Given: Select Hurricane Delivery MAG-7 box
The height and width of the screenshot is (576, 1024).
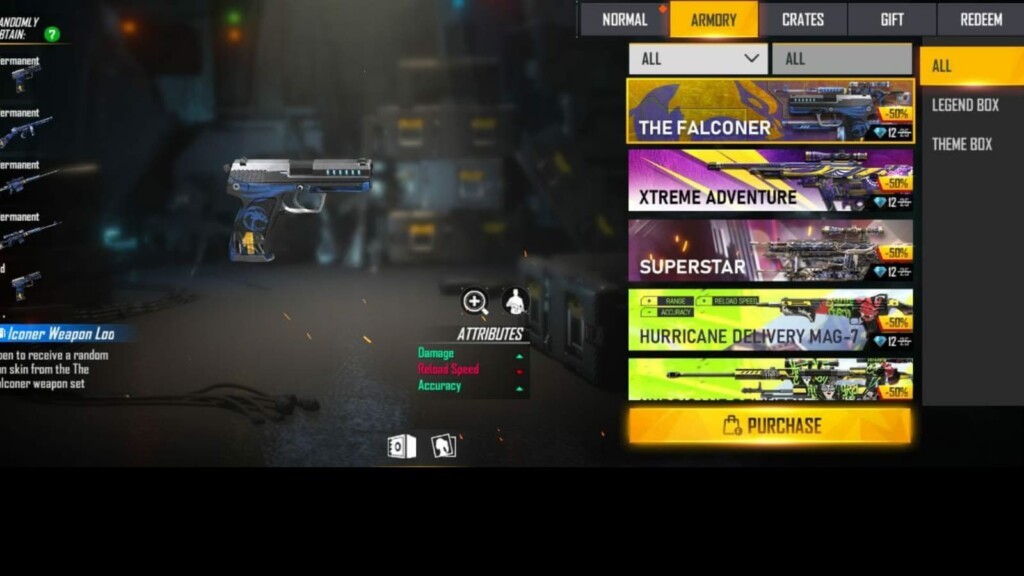Looking at the screenshot, I should point(770,320).
